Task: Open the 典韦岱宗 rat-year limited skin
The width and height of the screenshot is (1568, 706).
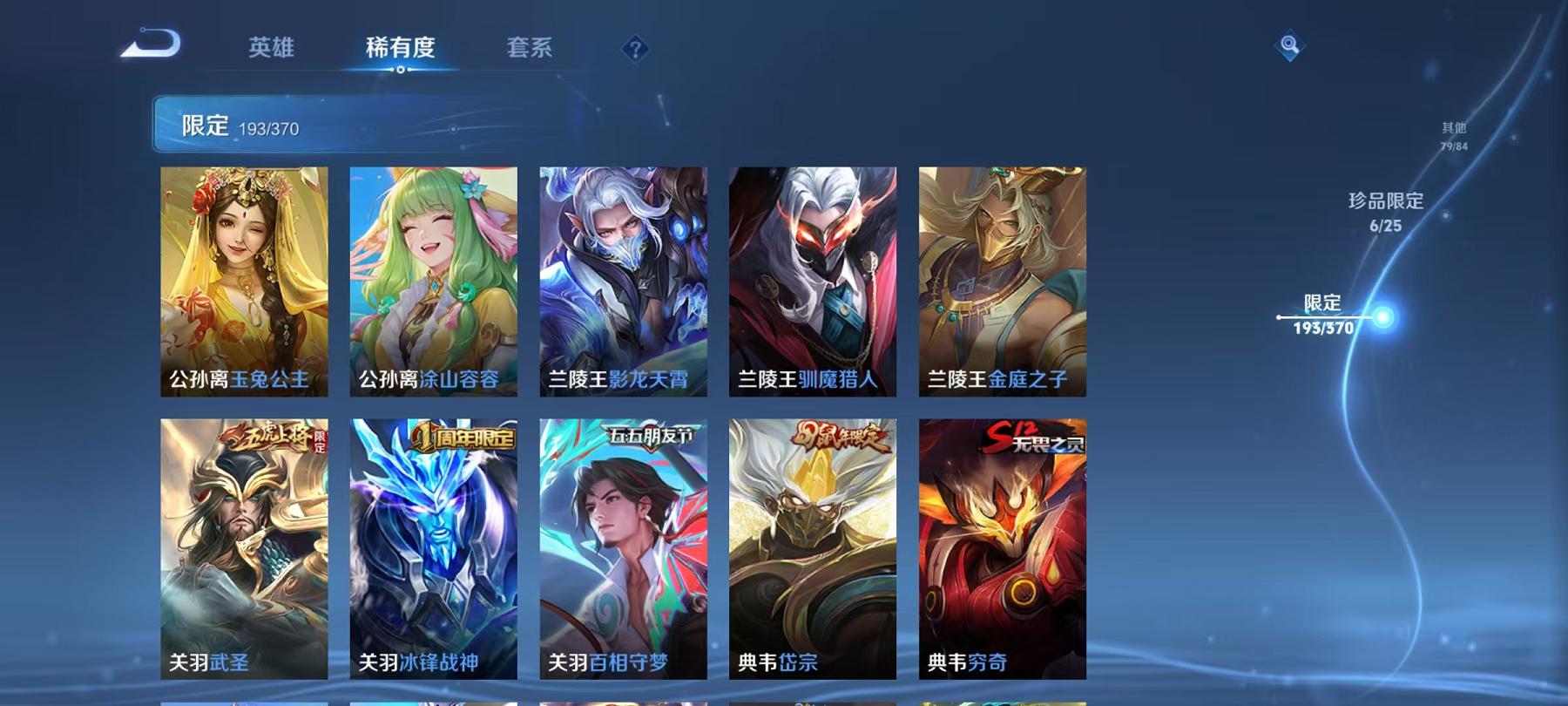Action: click(x=812, y=549)
